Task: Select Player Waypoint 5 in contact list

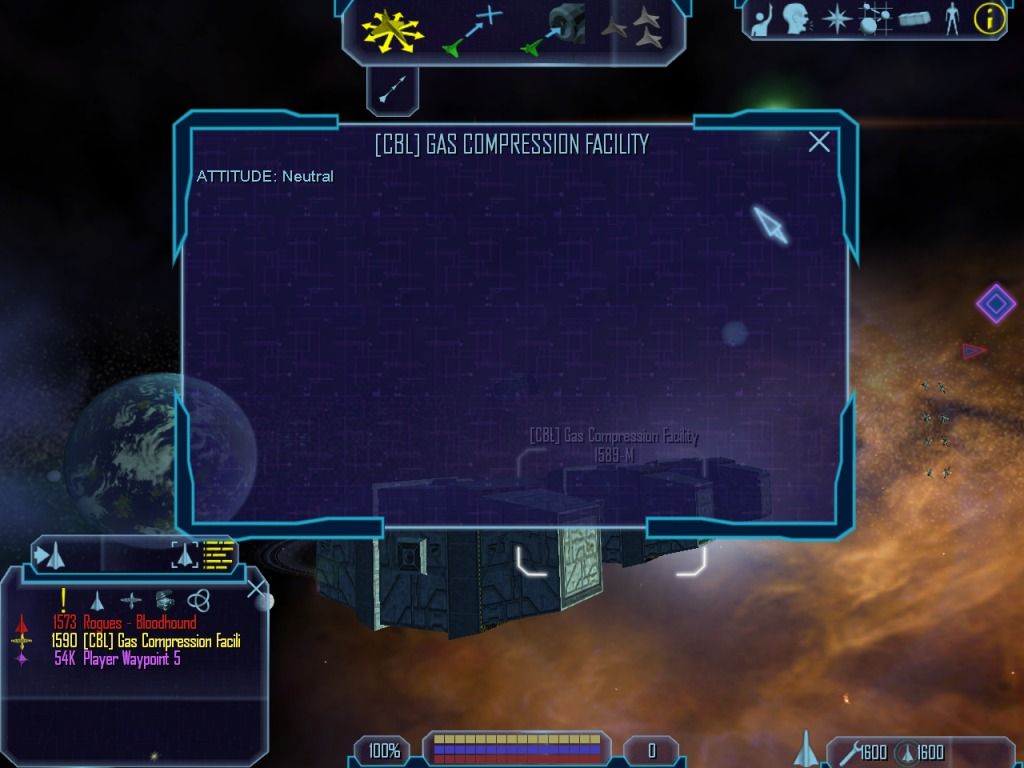Action: (118, 659)
